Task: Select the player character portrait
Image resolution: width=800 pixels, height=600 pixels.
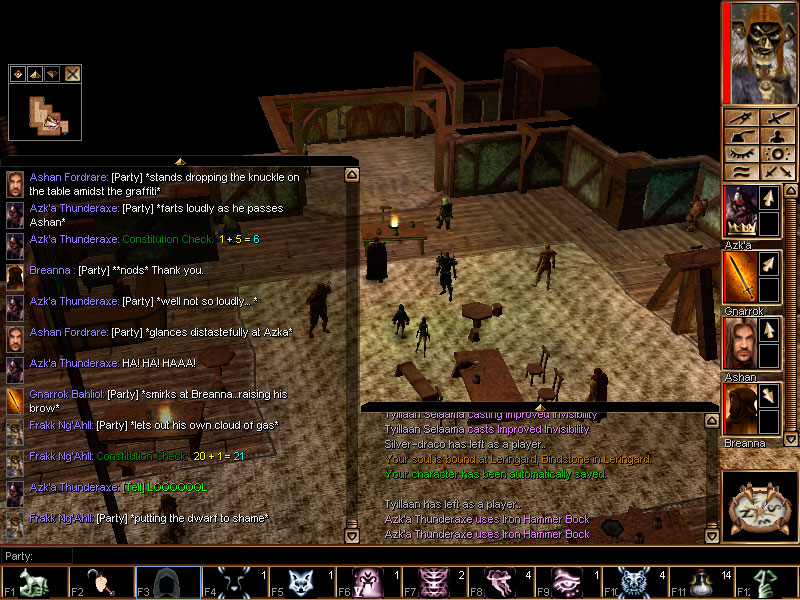Action: (758, 52)
